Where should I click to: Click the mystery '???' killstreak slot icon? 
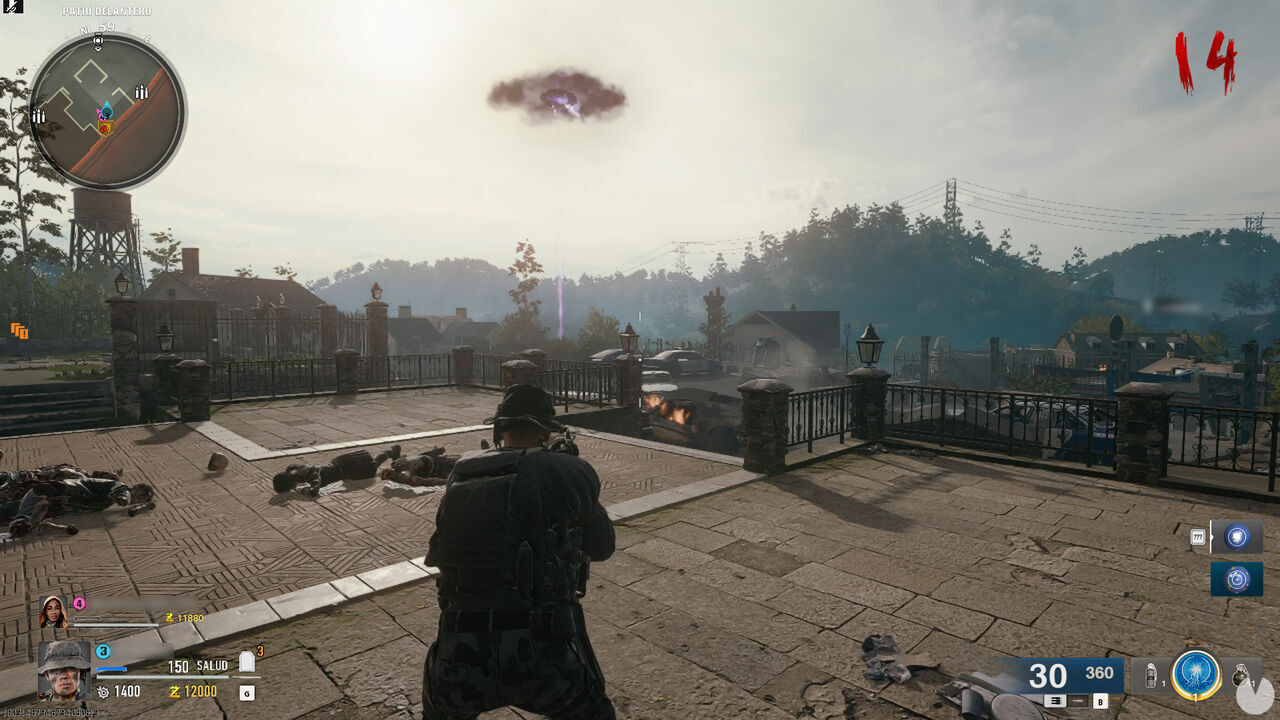[x=1198, y=537]
